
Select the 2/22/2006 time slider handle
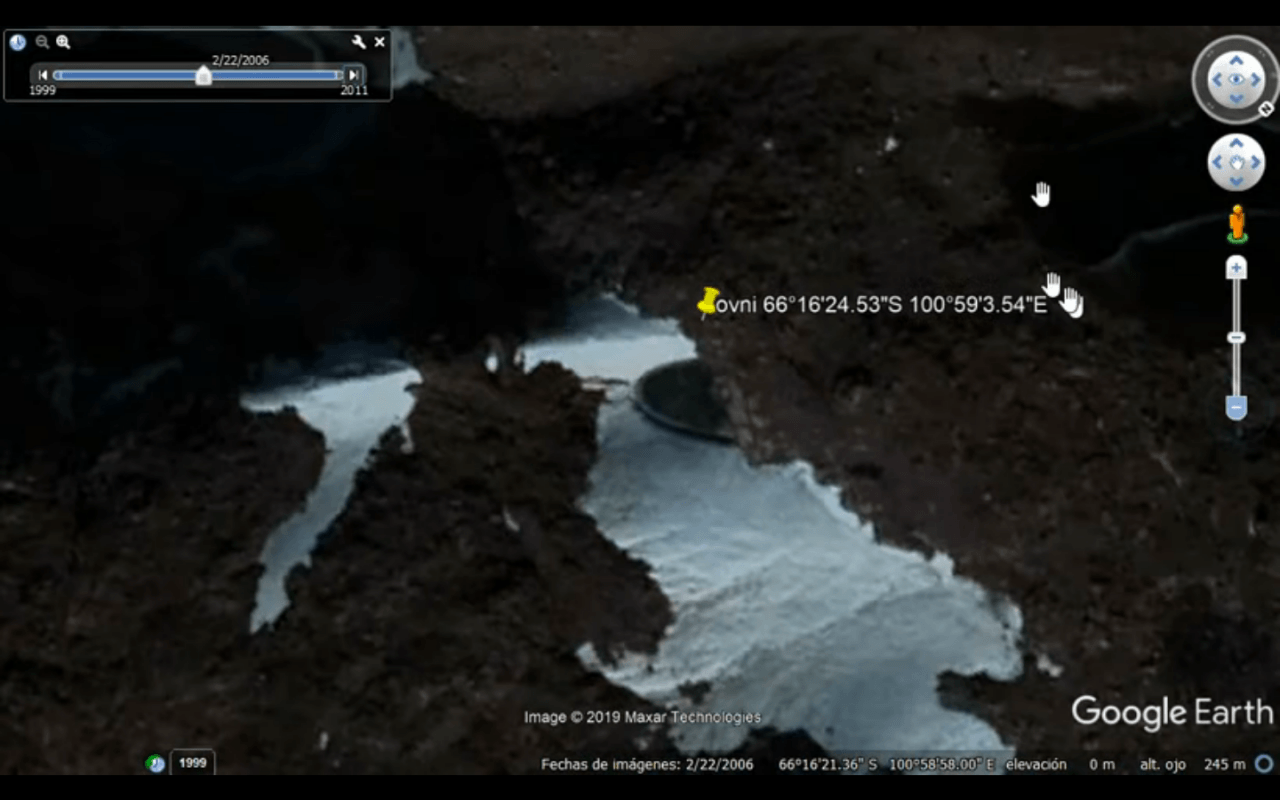pyautogui.click(x=203, y=76)
